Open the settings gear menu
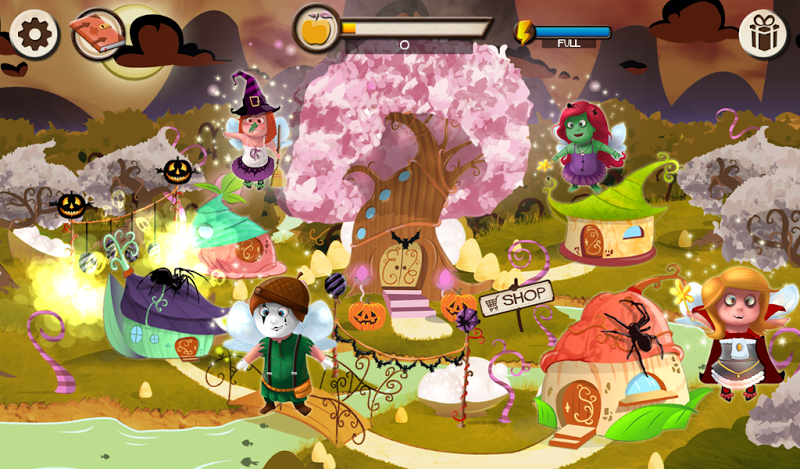Image resolution: width=800 pixels, height=469 pixels. click(x=33, y=34)
